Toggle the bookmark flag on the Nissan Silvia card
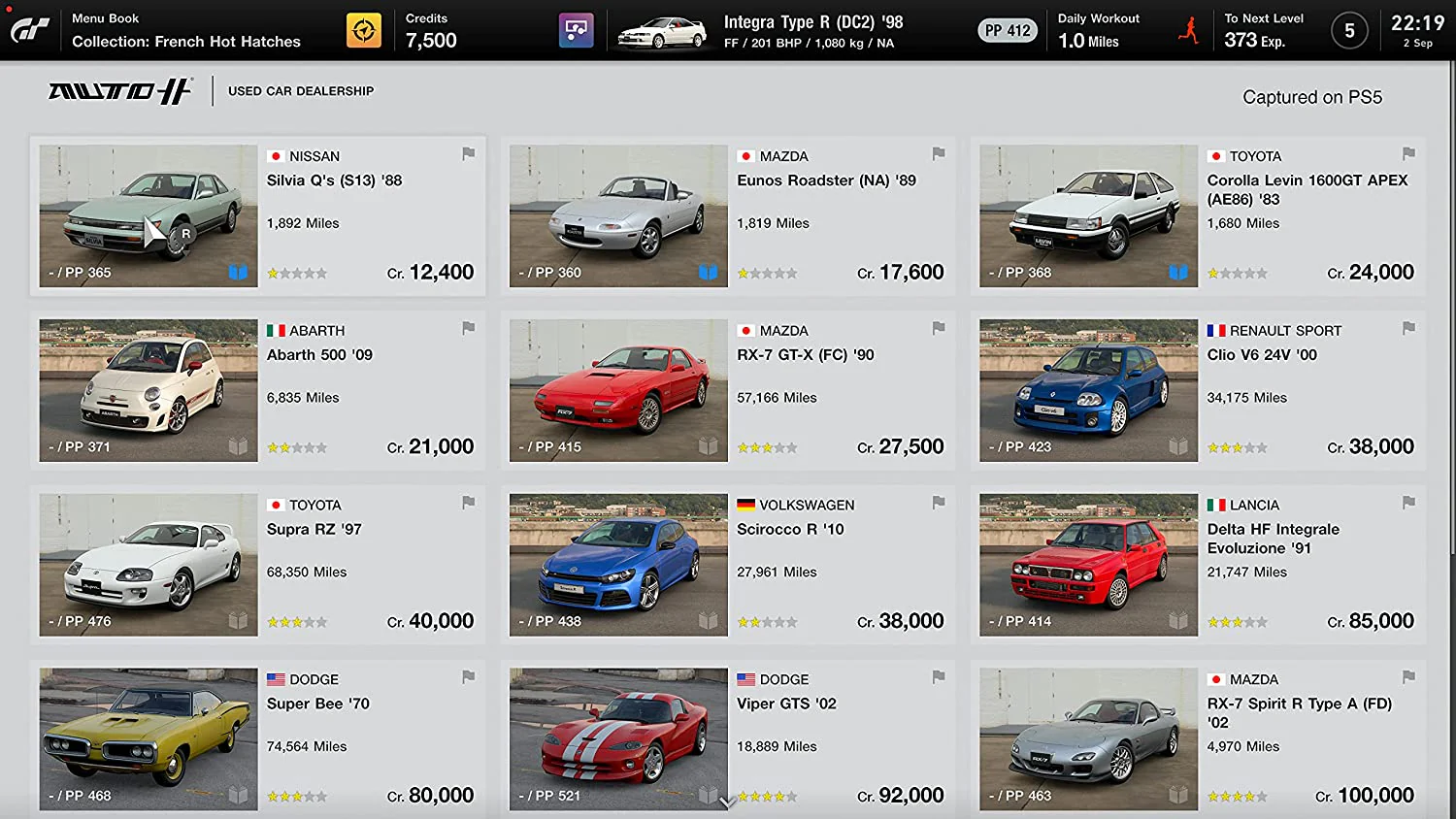The image size is (1456, 819). 468,153
